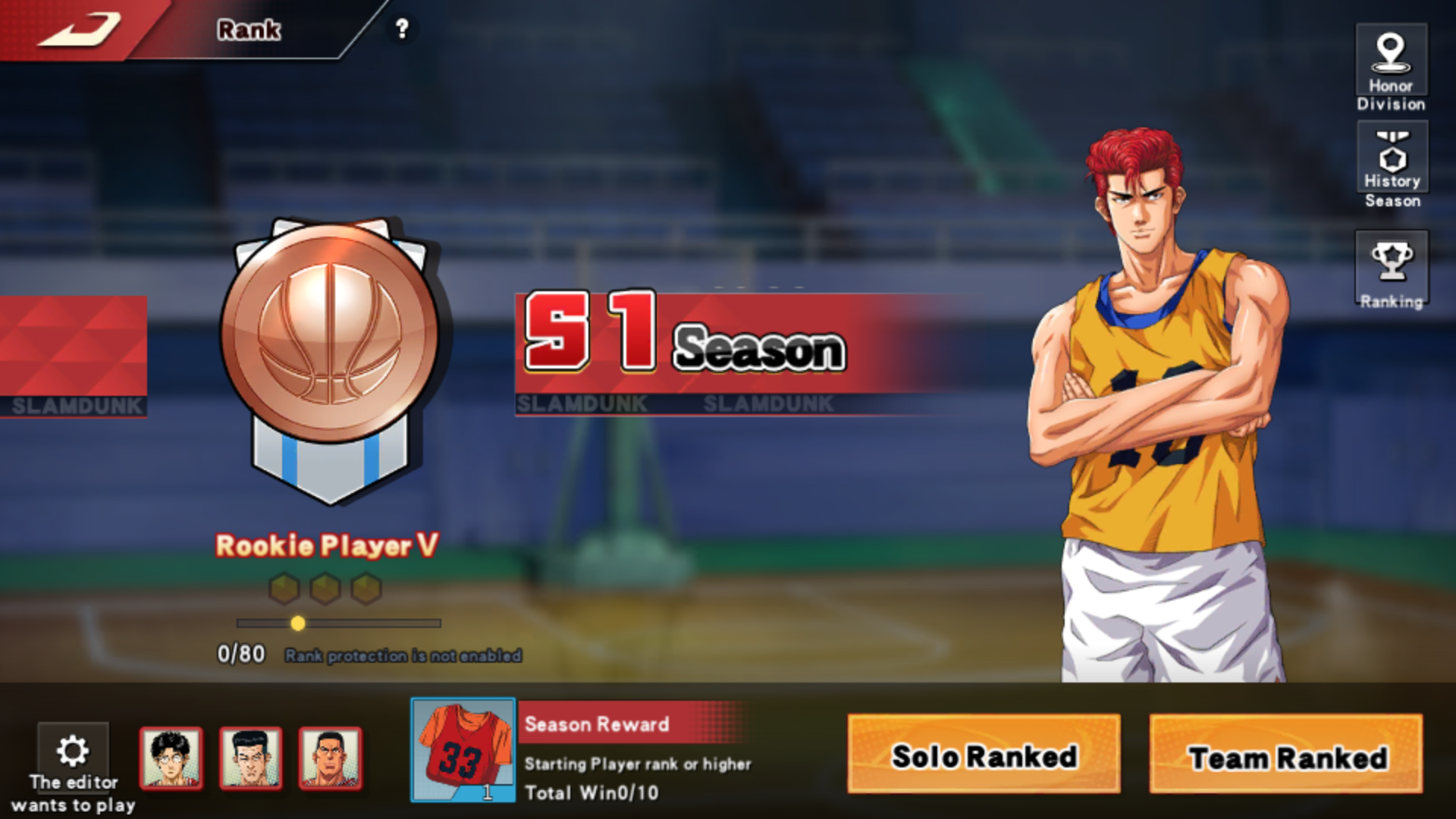Click the yellow rank progress slider handle

tap(298, 623)
